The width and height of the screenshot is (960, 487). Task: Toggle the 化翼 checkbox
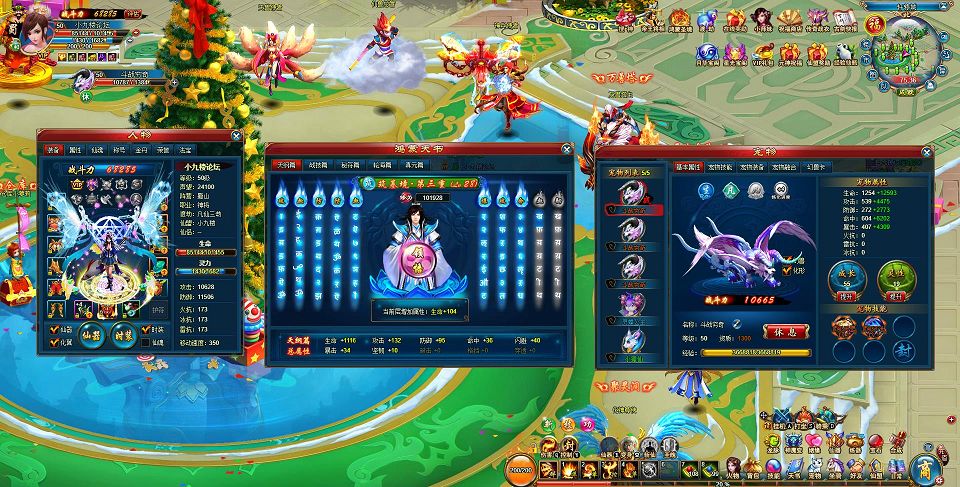pyautogui.click(x=55, y=341)
